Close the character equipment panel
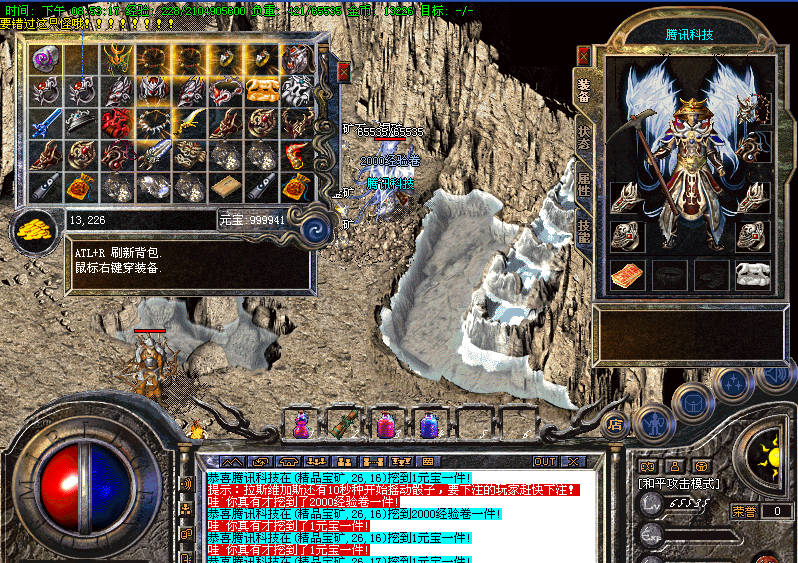Screen dimensions: 798x563 (x=583, y=56)
